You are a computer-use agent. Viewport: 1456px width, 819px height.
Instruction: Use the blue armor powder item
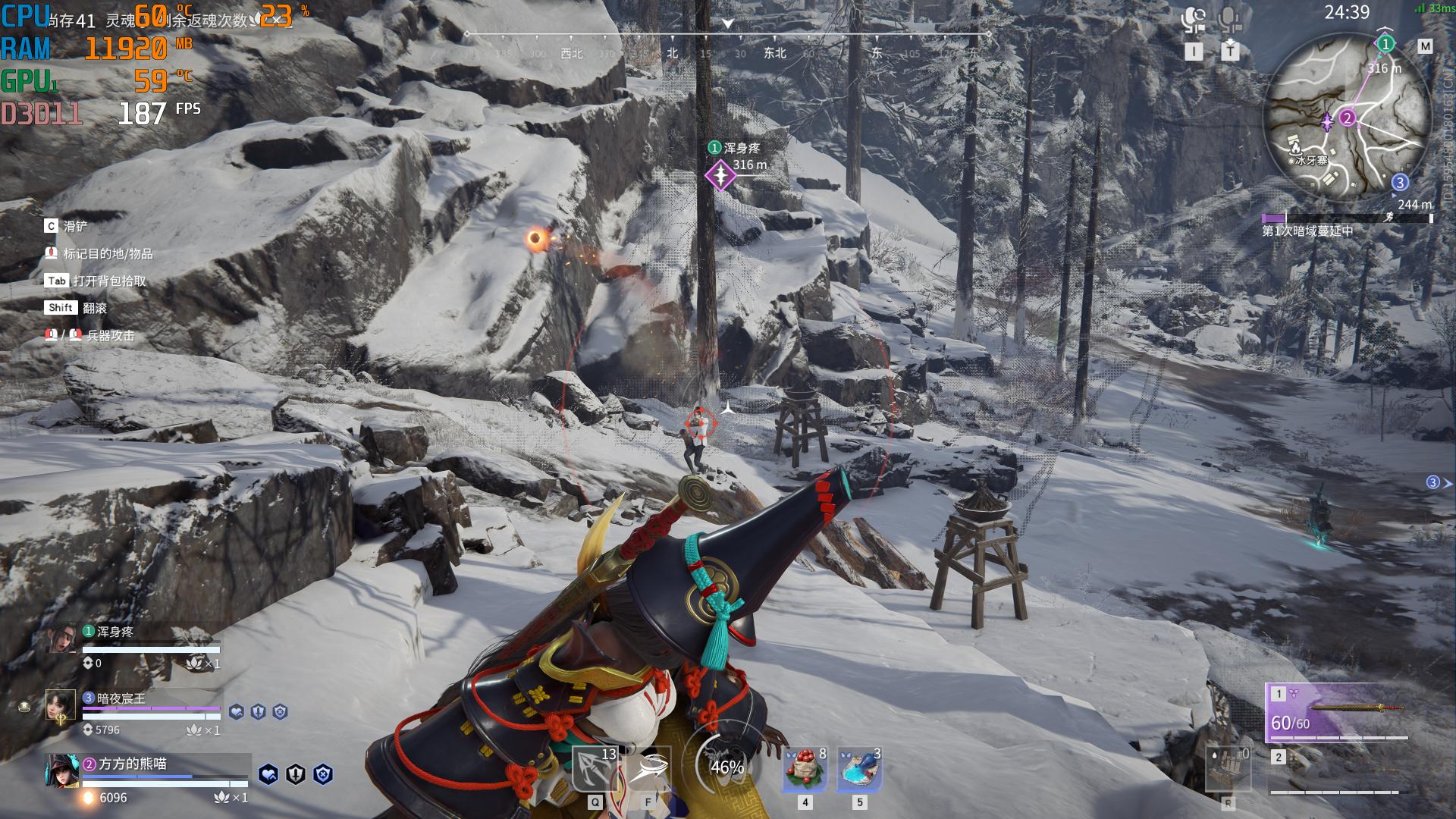coord(859,769)
